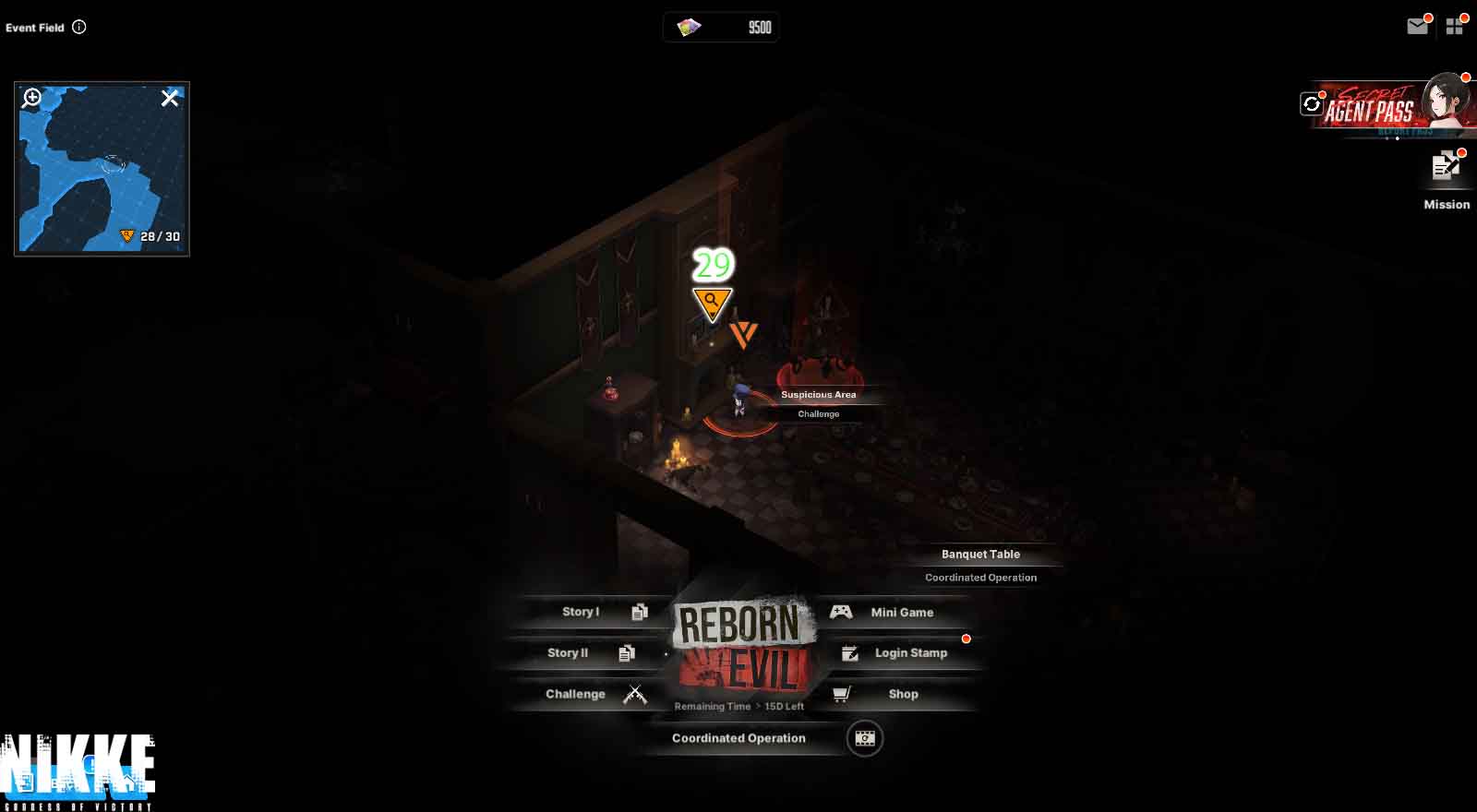The height and width of the screenshot is (812, 1477).
Task: Open the Event Field info icon
Action: pyautogui.click(x=79, y=27)
